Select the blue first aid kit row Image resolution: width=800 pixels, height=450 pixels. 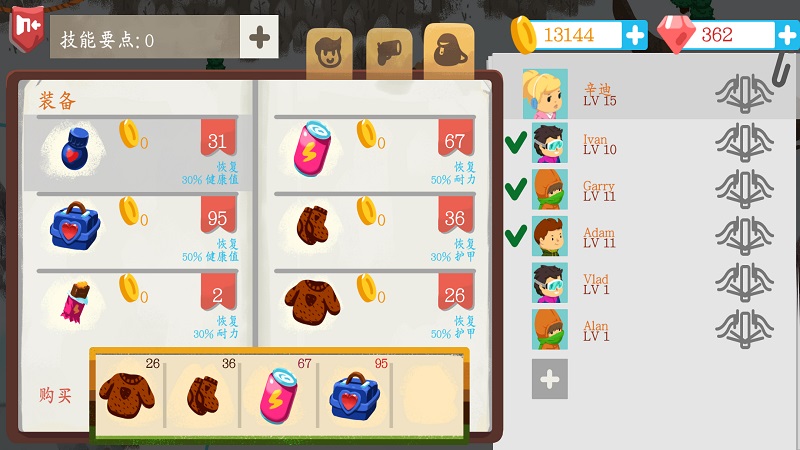click(140, 228)
